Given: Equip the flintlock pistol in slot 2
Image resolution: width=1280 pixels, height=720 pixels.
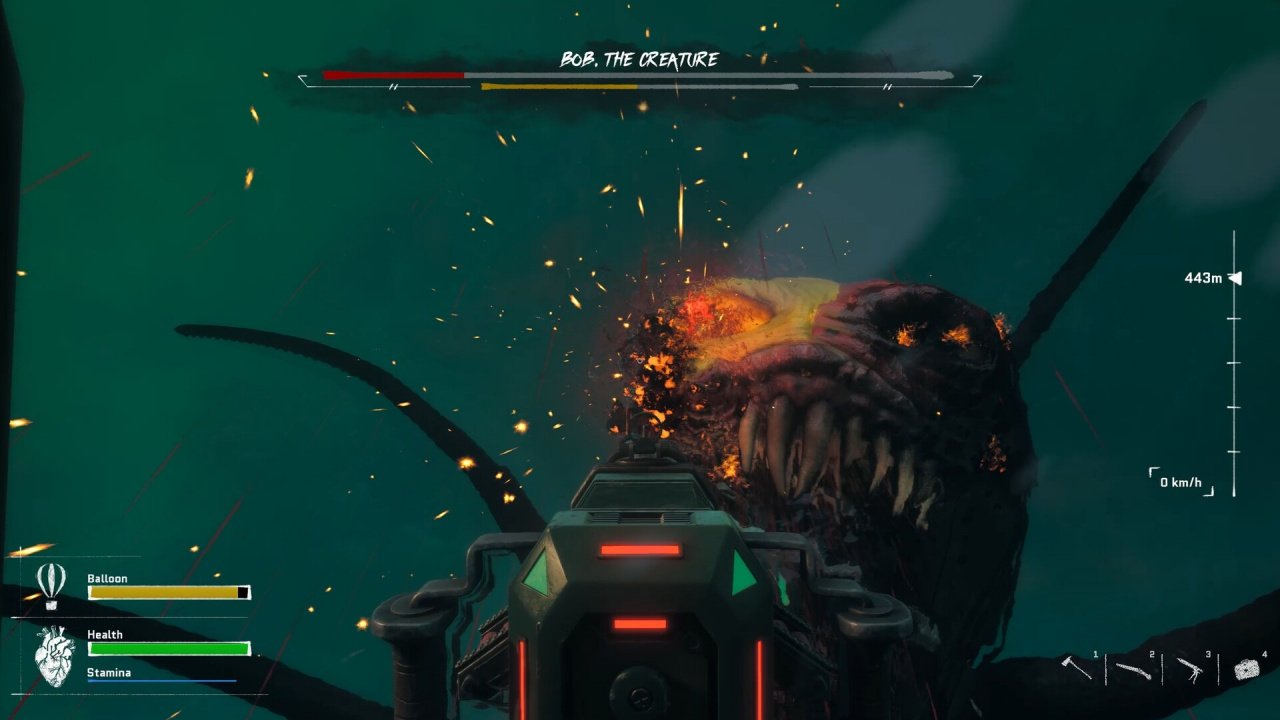Looking at the screenshot, I should point(1133,669).
